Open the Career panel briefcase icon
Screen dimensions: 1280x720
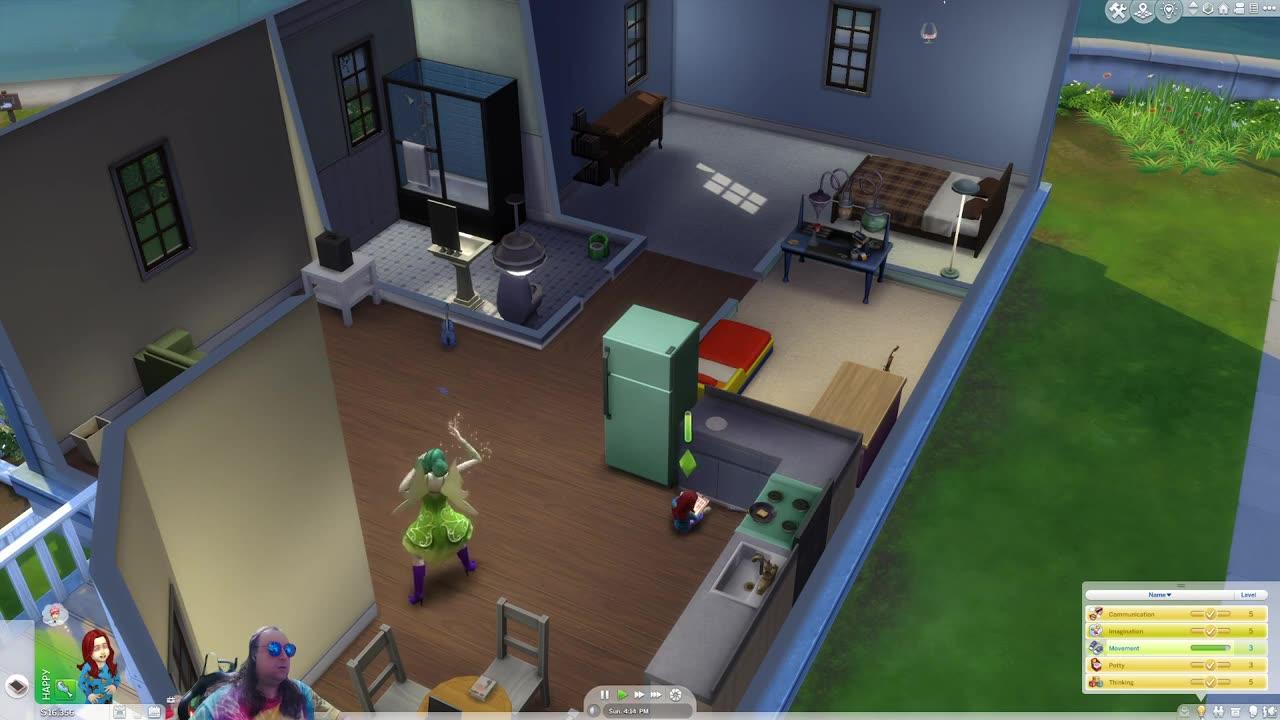(x=1237, y=710)
